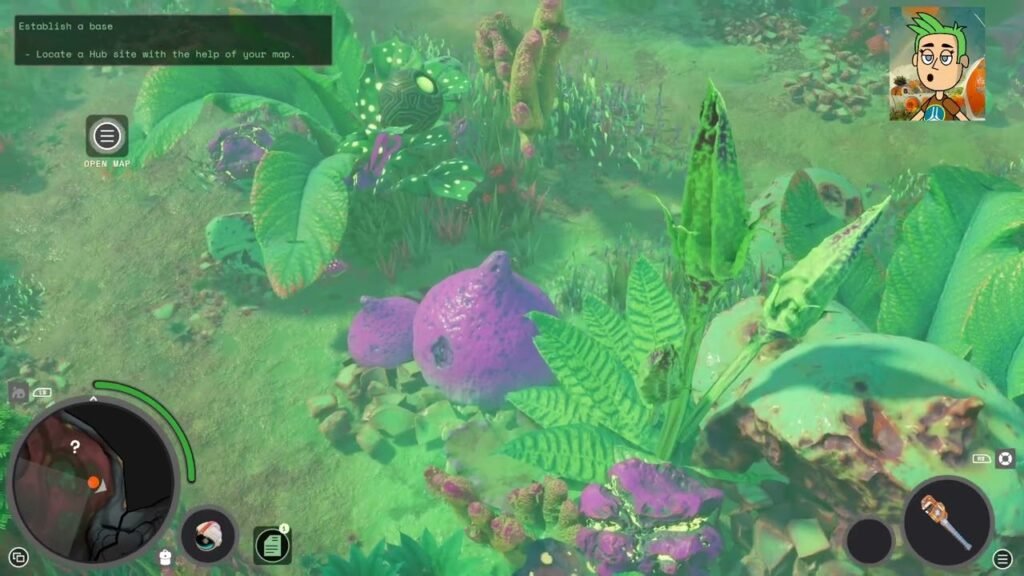Select the question mark marker on minimap
The image size is (1024, 576).
point(74,448)
